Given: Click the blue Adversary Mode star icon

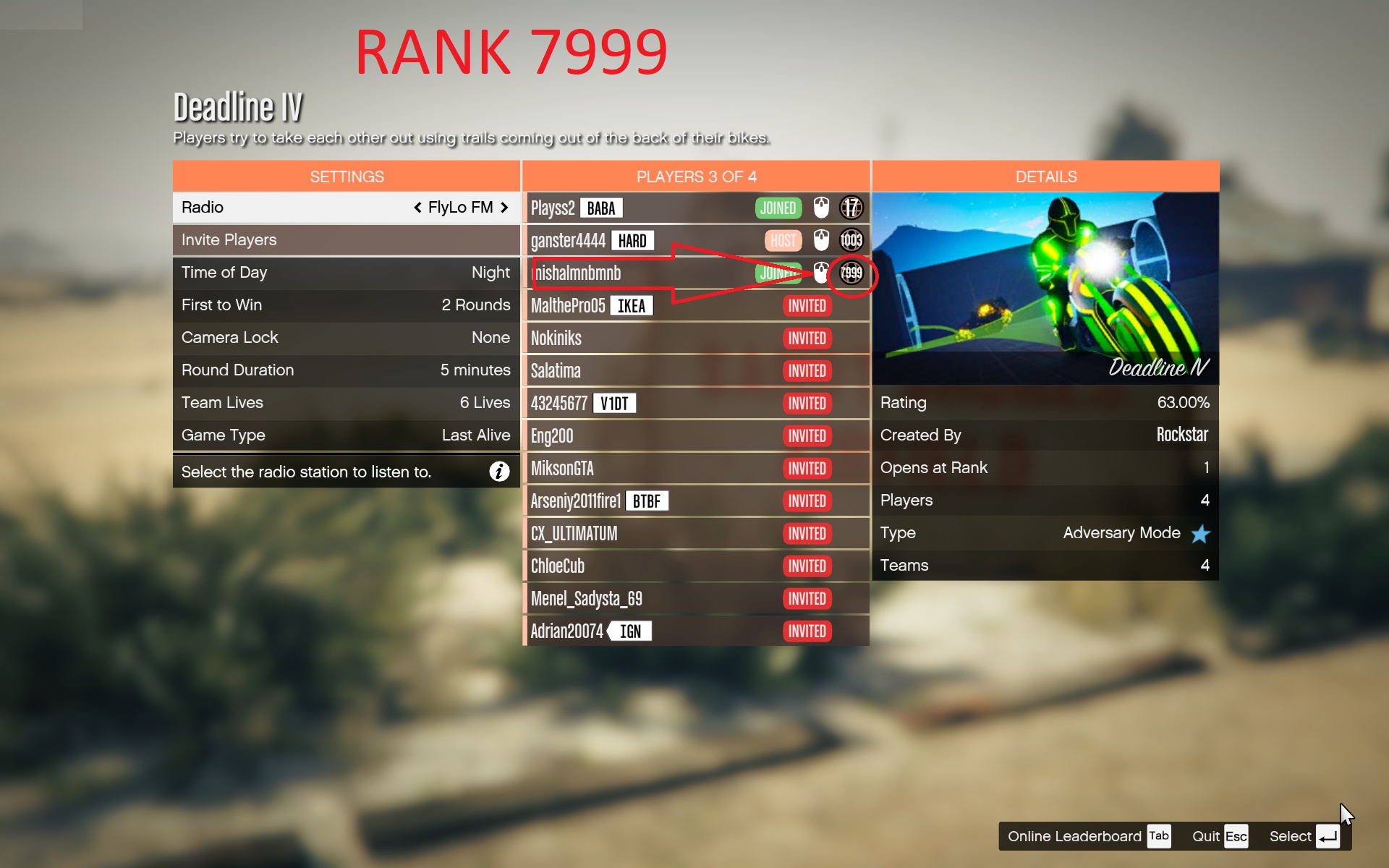Looking at the screenshot, I should (1200, 533).
